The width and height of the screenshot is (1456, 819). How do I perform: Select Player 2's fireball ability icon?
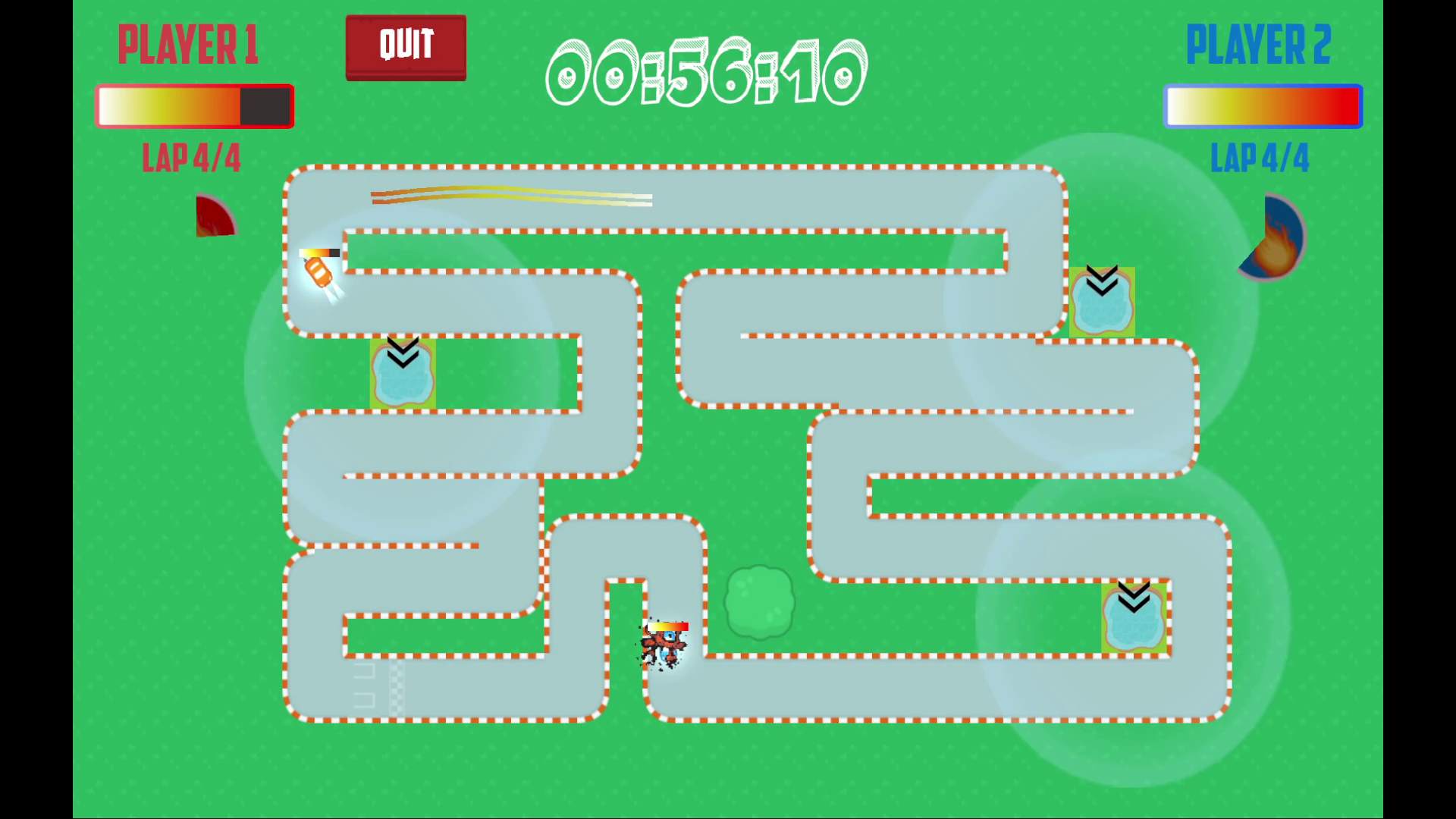click(x=1274, y=239)
